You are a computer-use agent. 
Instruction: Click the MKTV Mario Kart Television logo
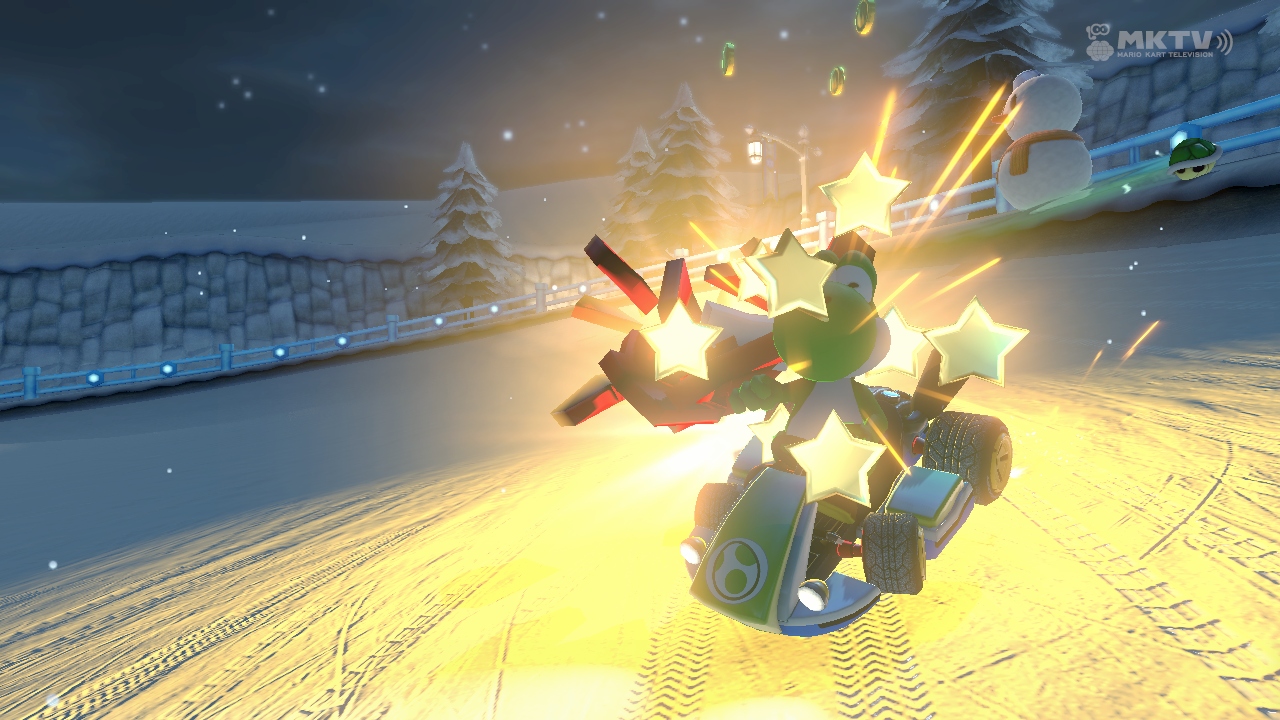(1158, 42)
